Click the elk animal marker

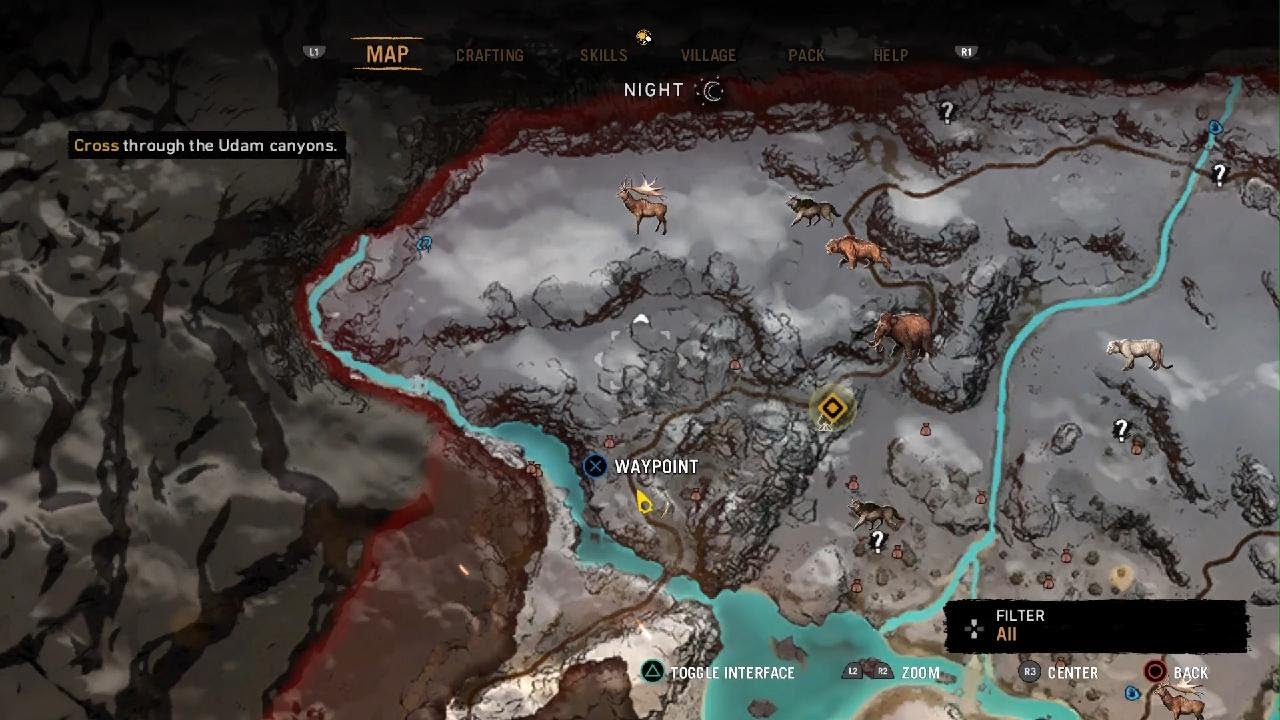click(x=642, y=204)
